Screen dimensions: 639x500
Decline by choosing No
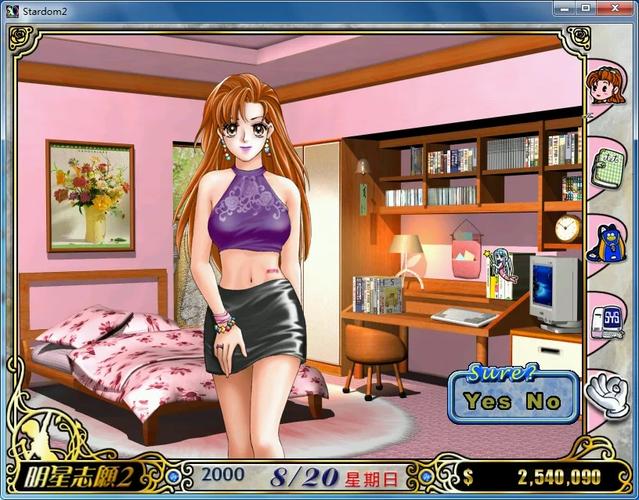coord(544,403)
